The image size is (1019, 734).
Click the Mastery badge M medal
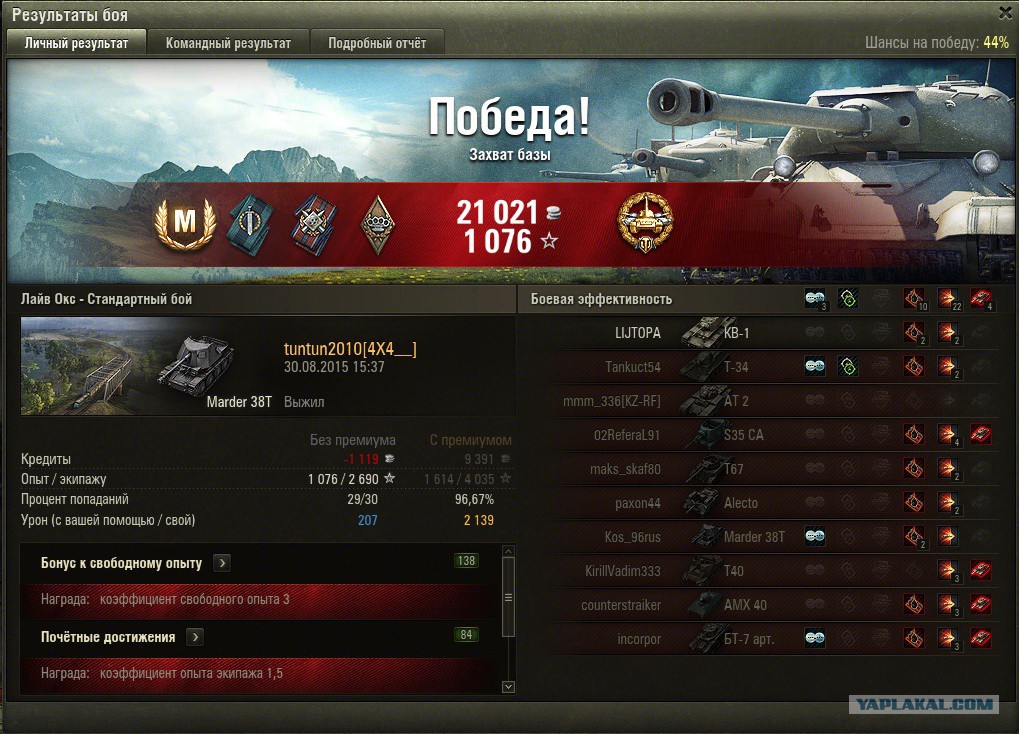point(186,223)
